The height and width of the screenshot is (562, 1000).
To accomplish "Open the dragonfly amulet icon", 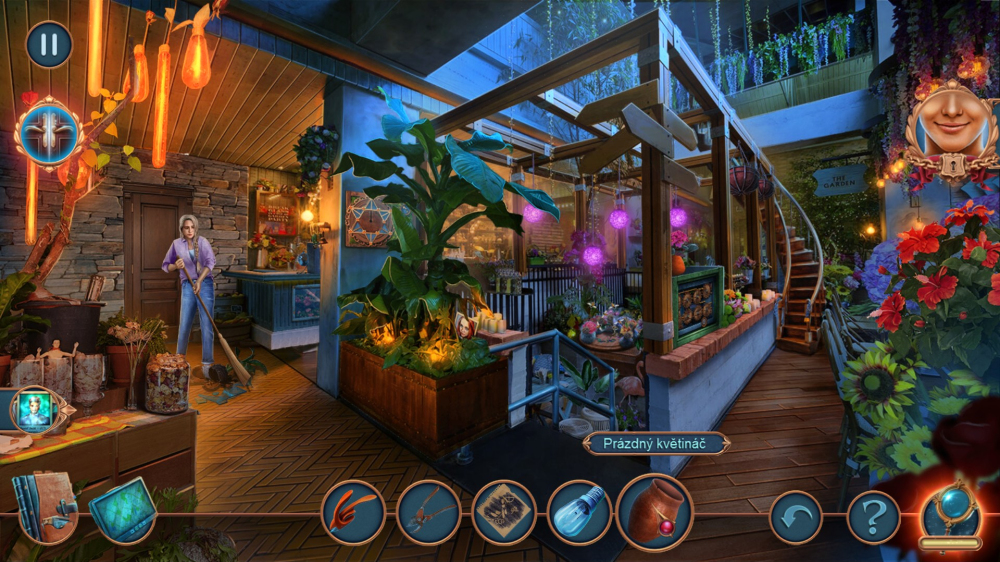I will pyautogui.click(x=48, y=132).
